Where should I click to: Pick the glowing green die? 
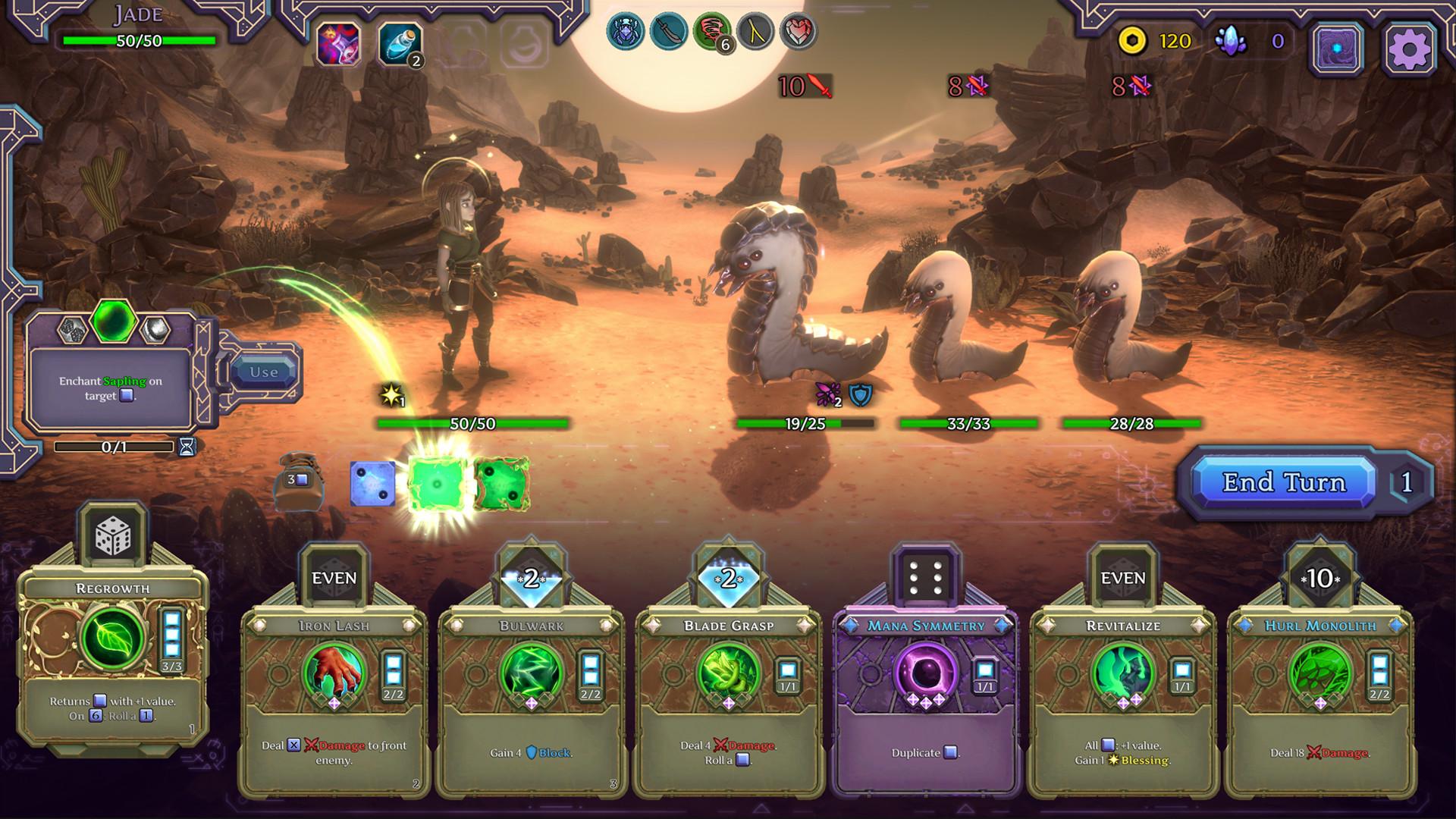pyautogui.click(x=436, y=484)
